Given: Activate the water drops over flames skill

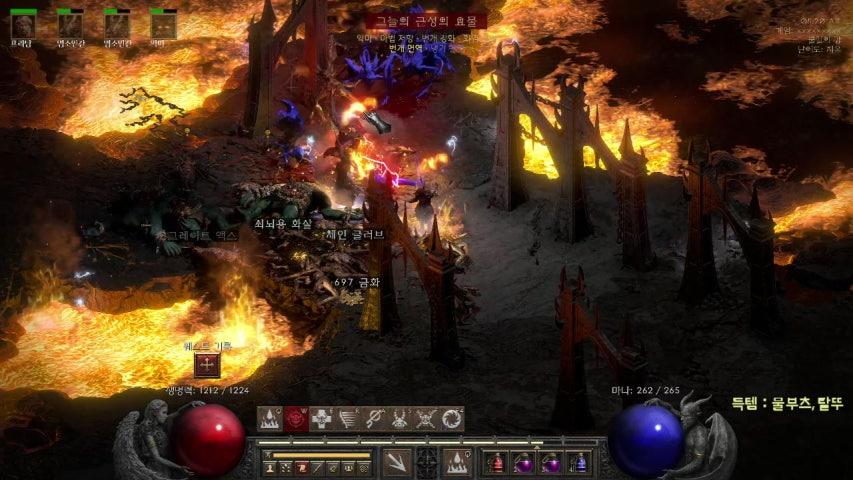Looking at the screenshot, I should click(270, 420).
